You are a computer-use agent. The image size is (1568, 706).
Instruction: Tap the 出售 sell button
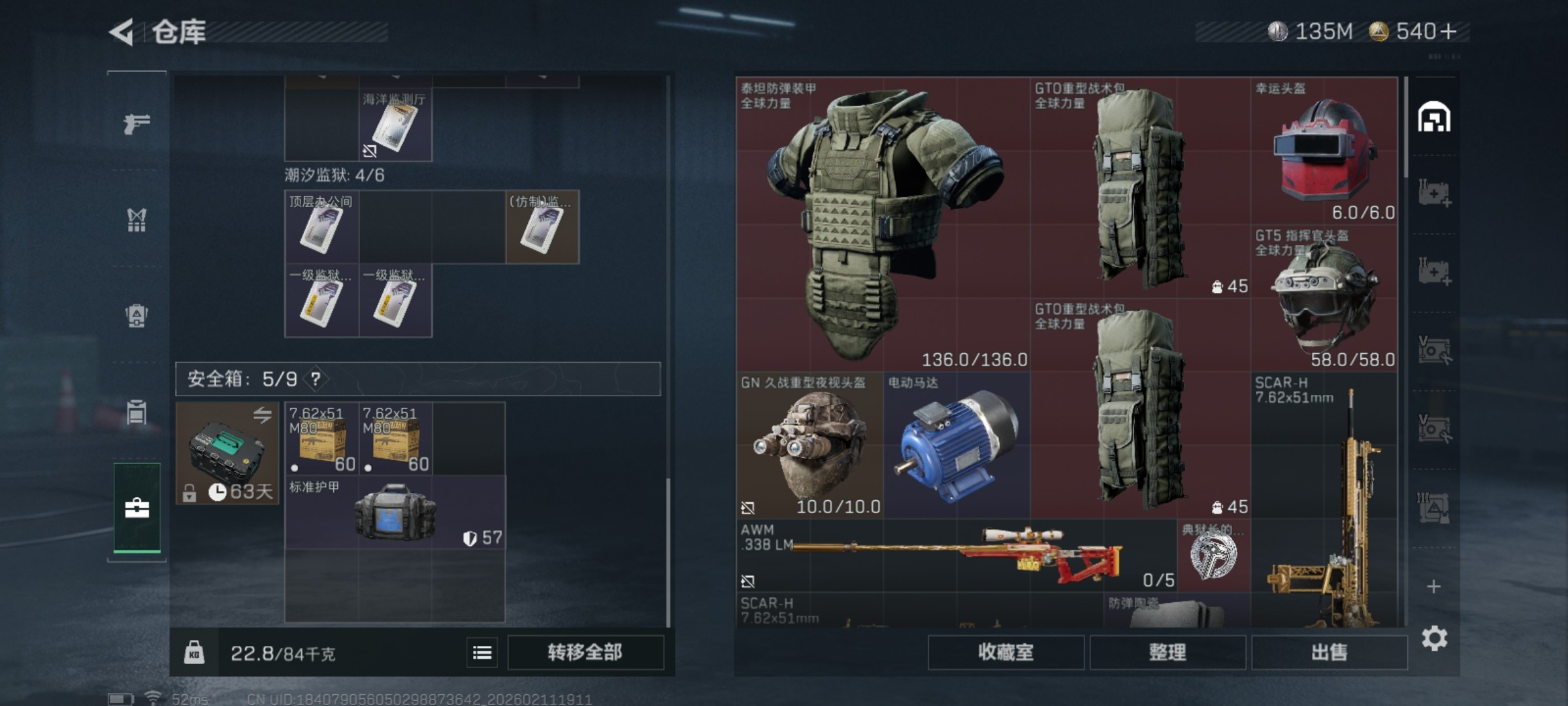1329,652
